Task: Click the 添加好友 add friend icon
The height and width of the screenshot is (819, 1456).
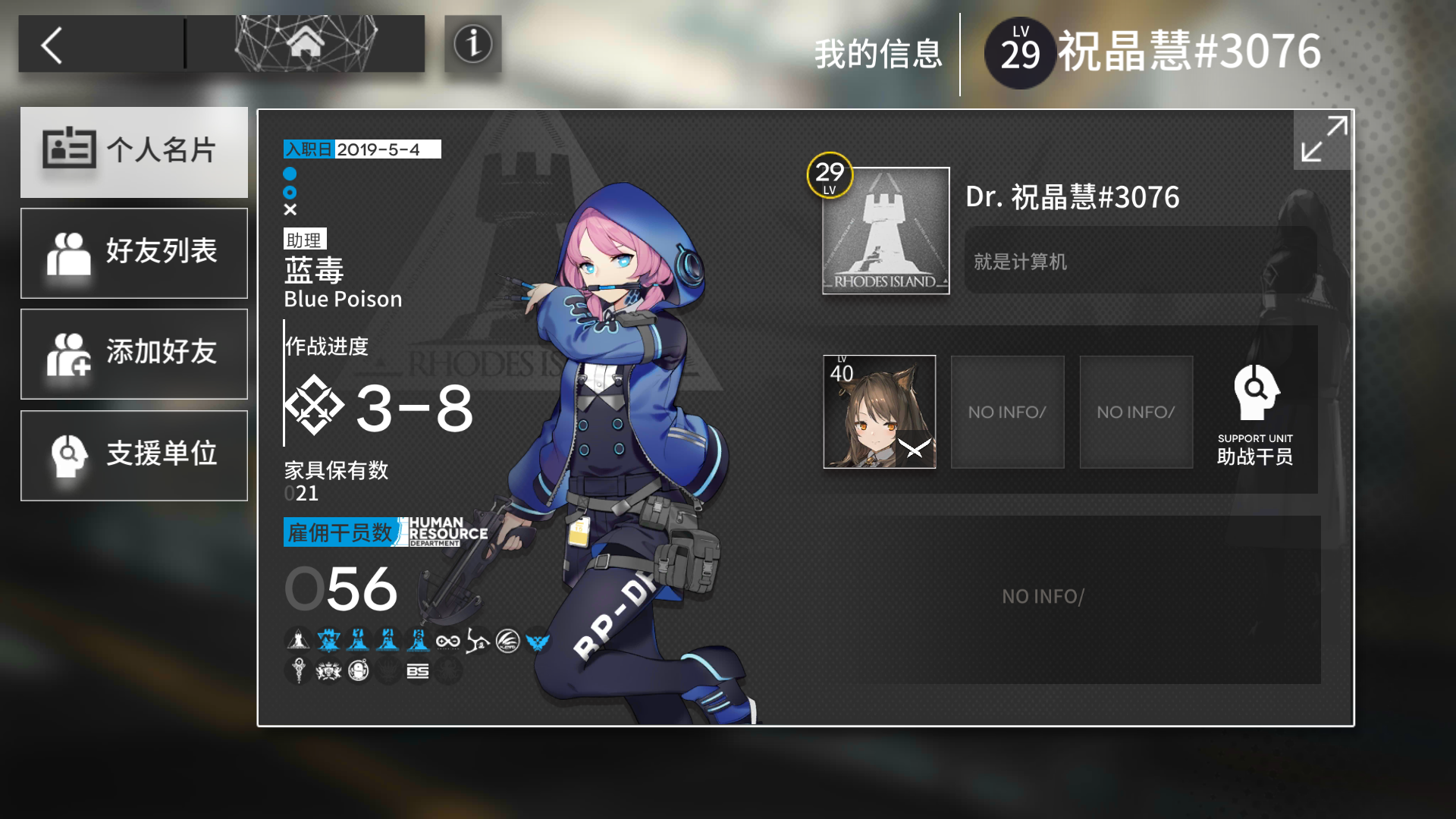Action: [134, 353]
